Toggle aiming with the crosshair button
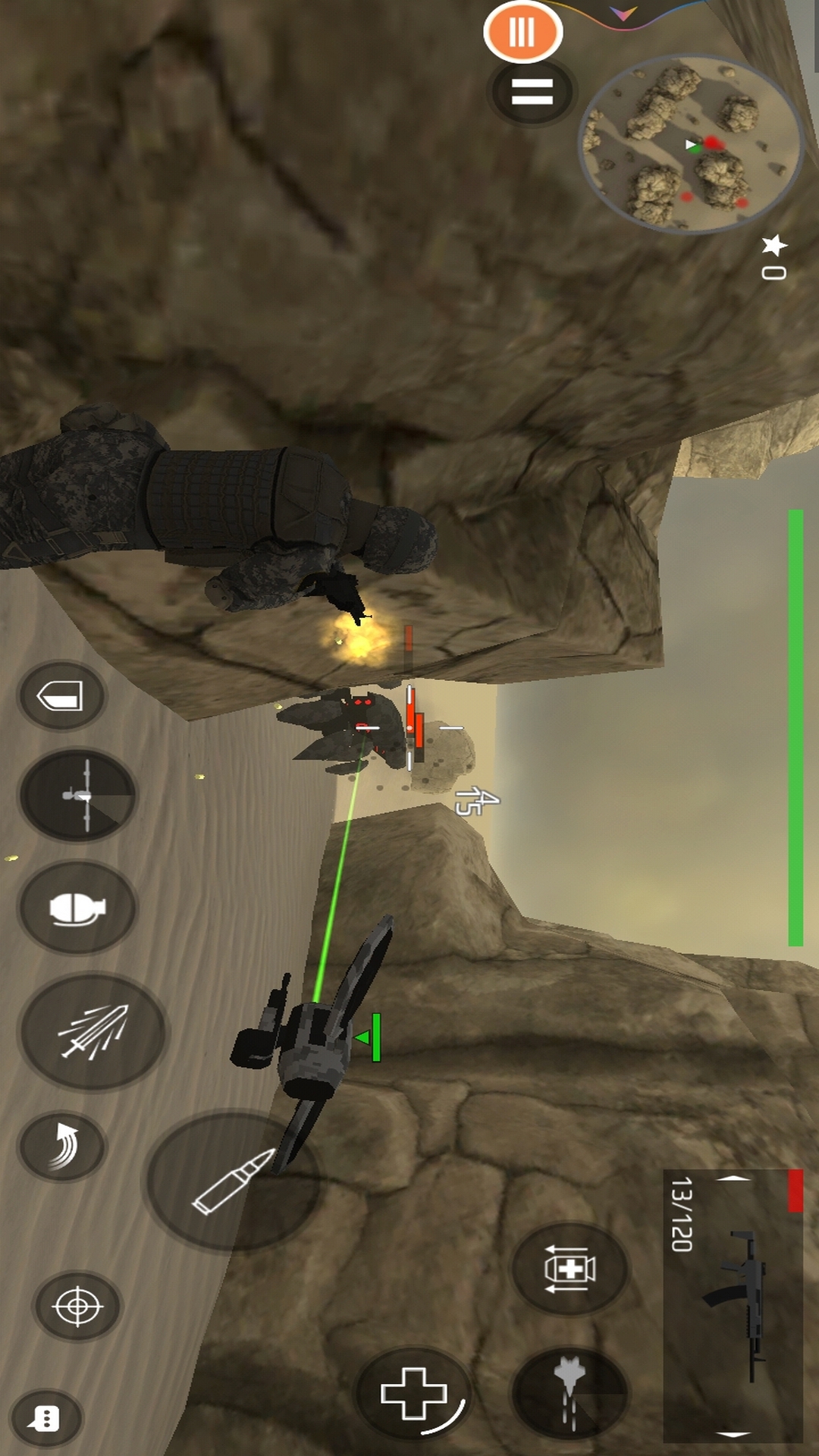This screenshot has height=1456, width=819. point(77,1306)
